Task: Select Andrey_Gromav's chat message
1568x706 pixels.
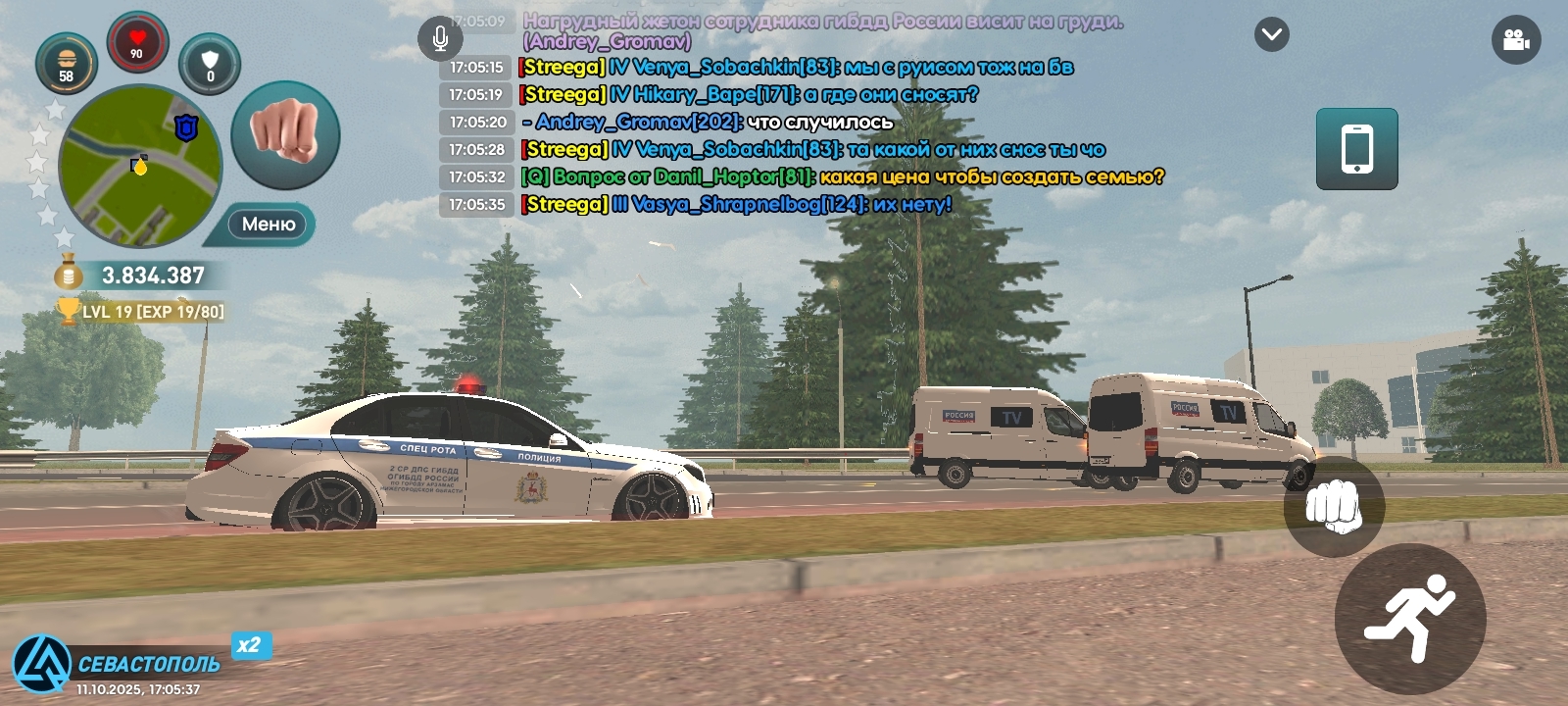Action: click(713, 123)
